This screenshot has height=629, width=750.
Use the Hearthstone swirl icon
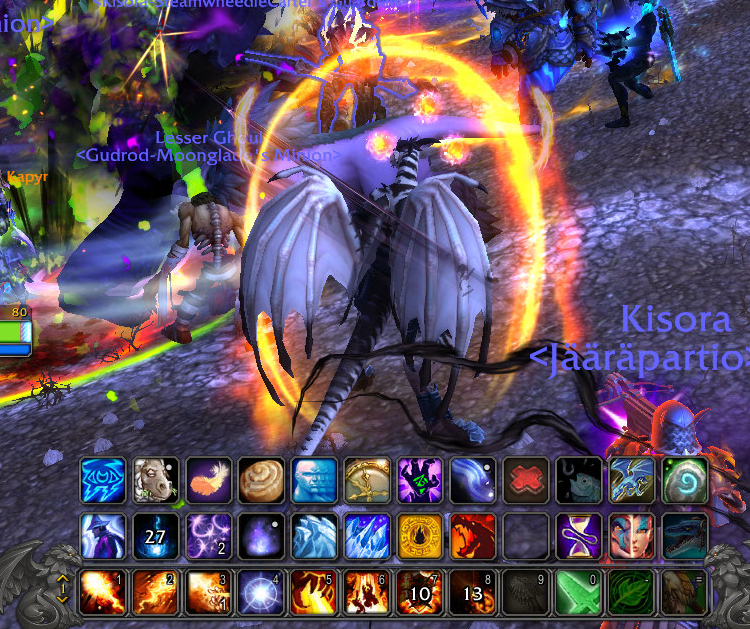click(x=685, y=480)
